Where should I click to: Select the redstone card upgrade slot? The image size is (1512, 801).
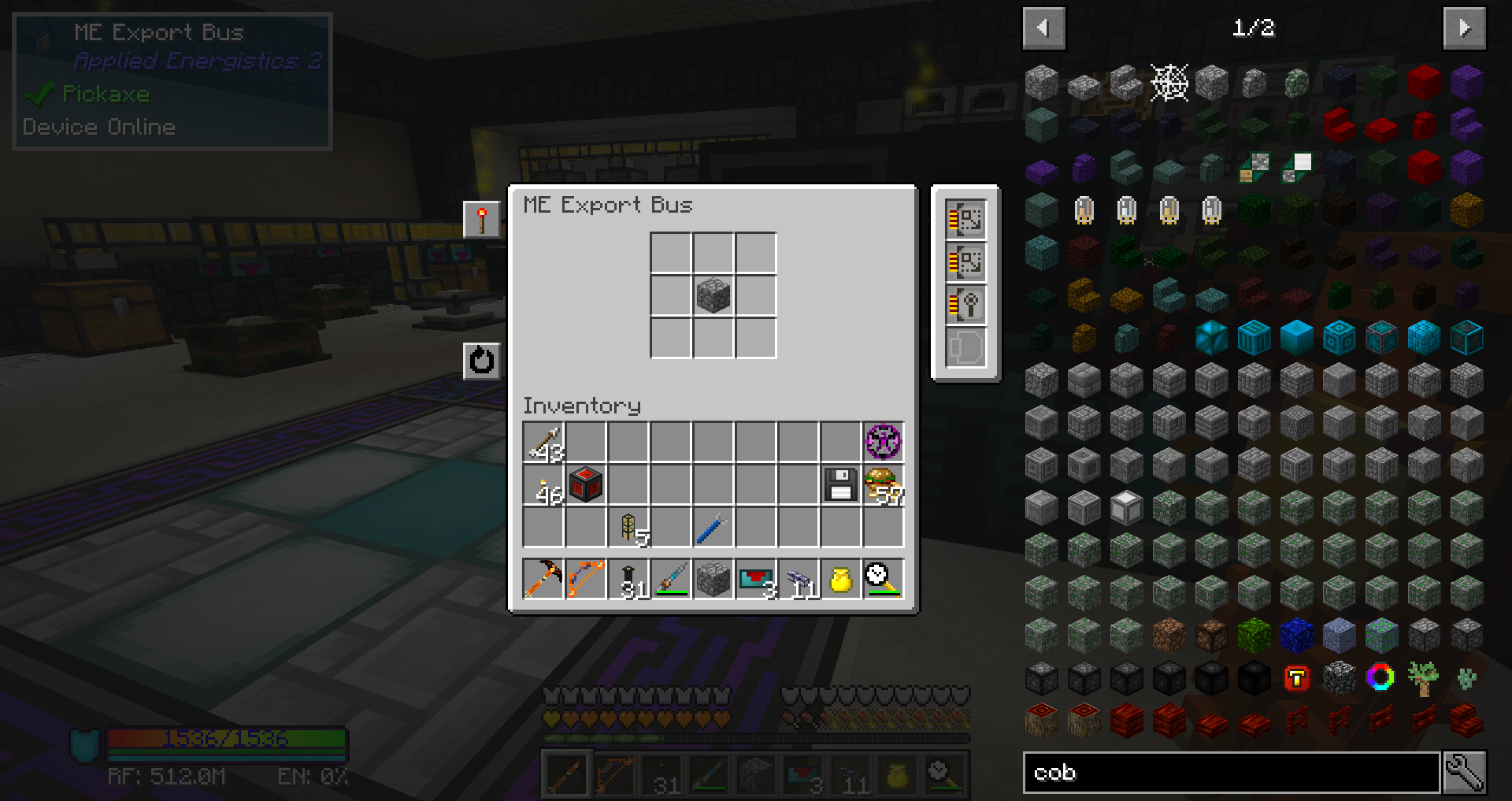click(965, 303)
